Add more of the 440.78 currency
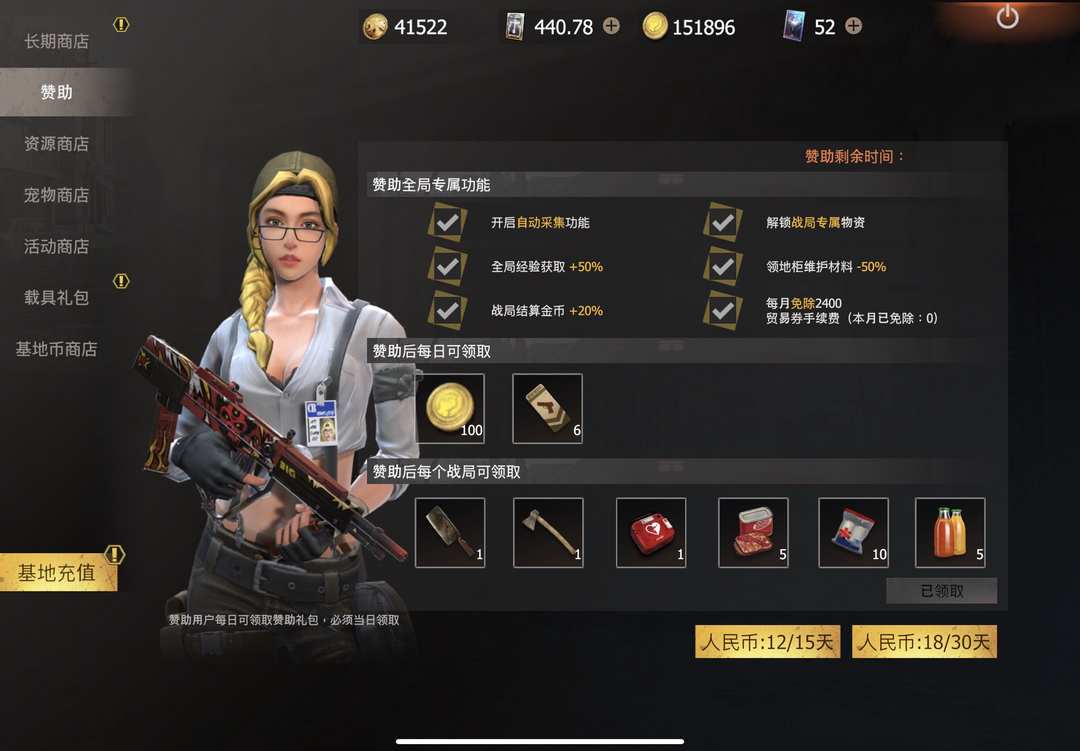Image resolution: width=1080 pixels, height=751 pixels. click(x=611, y=27)
